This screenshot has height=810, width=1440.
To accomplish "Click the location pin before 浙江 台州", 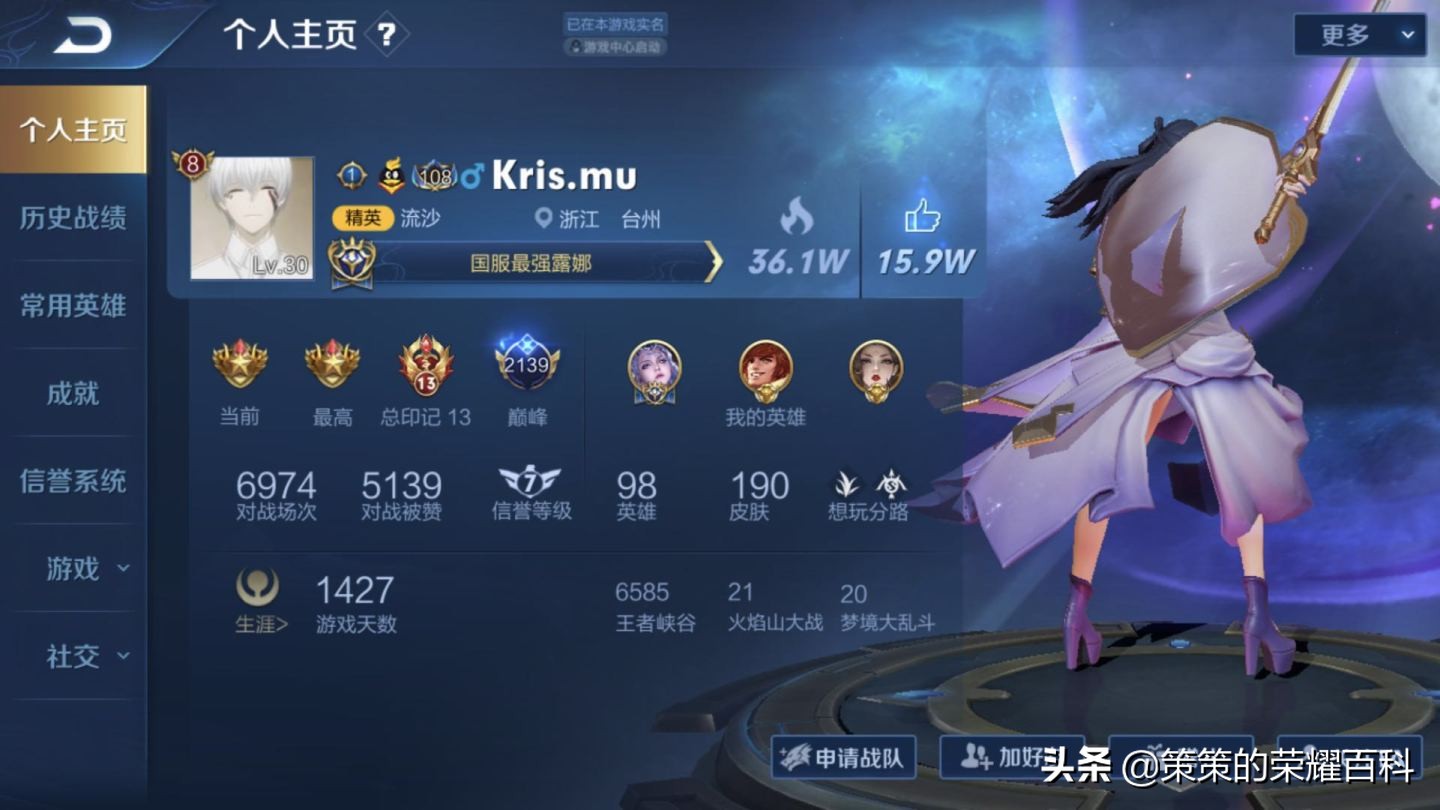I will [x=543, y=219].
